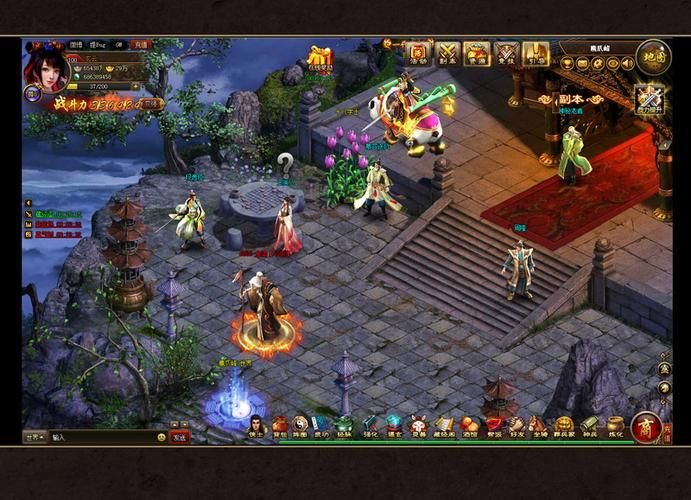Open the 背包 bag inventory
The width and height of the screenshot is (691, 500).
(x=279, y=426)
